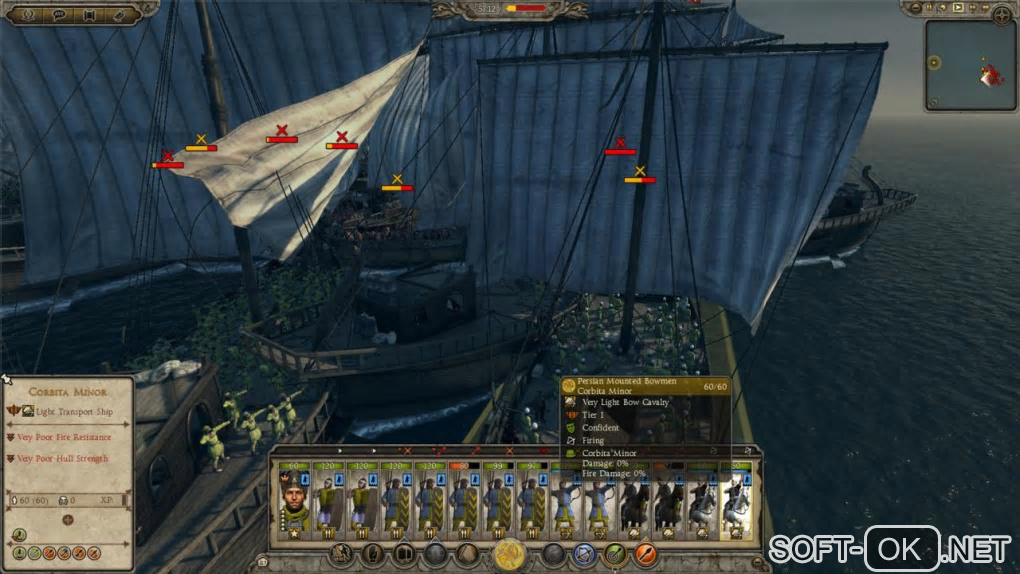Expand unit details with the plus button
Screen dimensions: 1020x574
[x=68, y=520]
